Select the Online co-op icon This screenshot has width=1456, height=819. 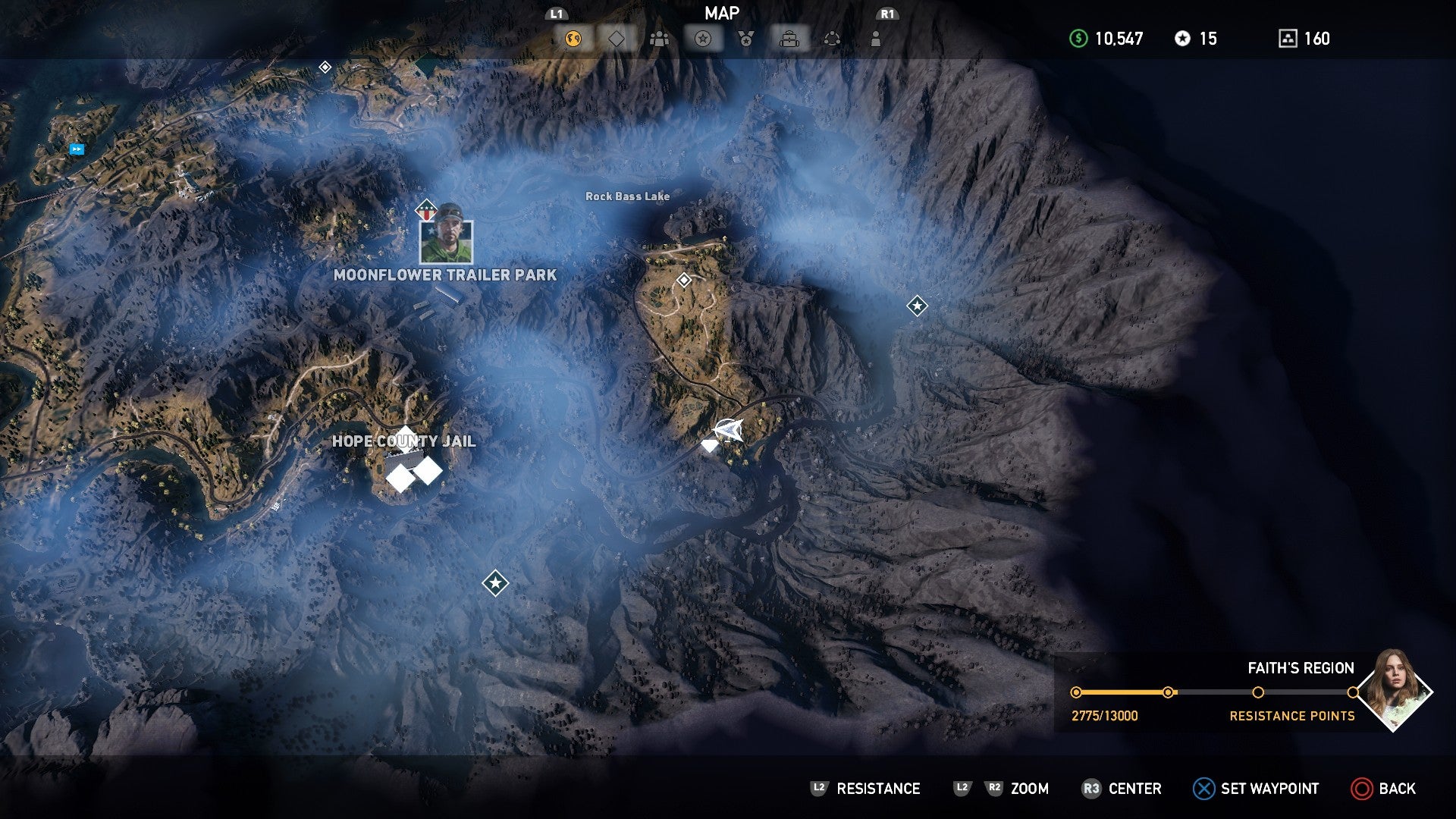tap(833, 37)
